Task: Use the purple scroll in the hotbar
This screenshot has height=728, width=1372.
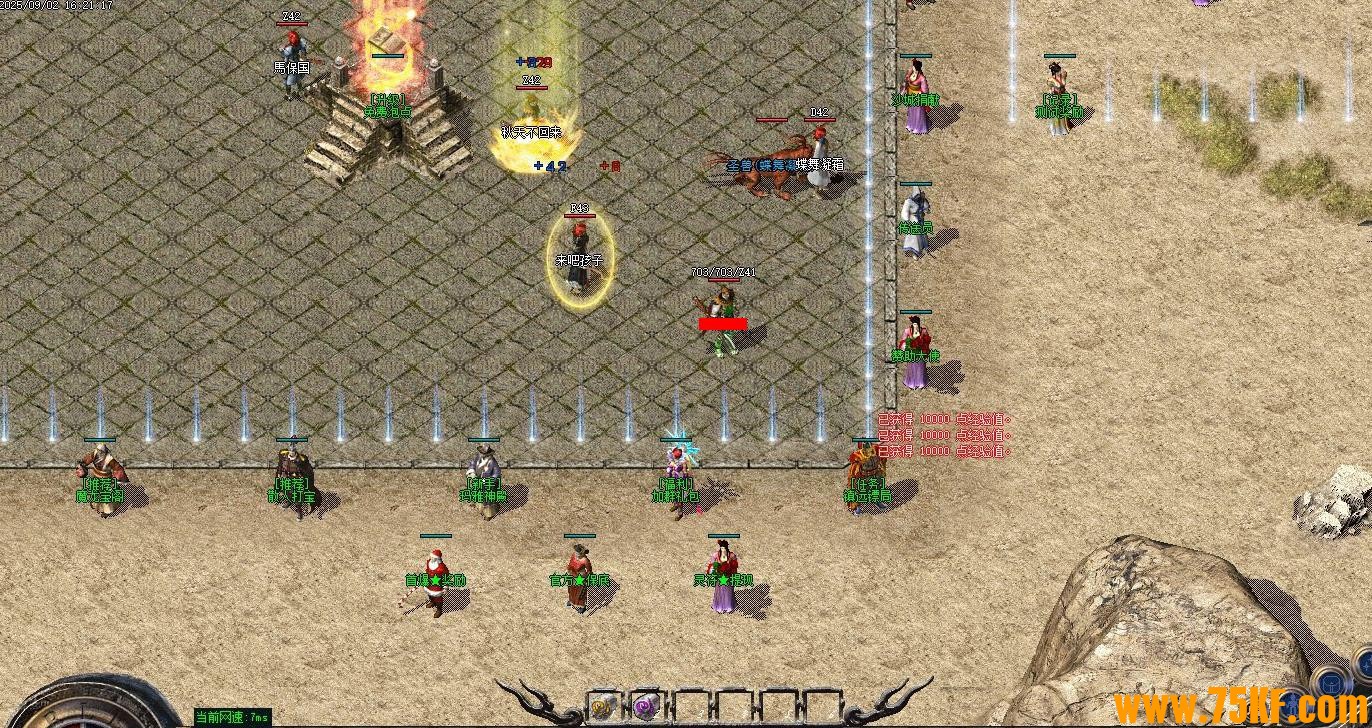Action: [x=646, y=706]
